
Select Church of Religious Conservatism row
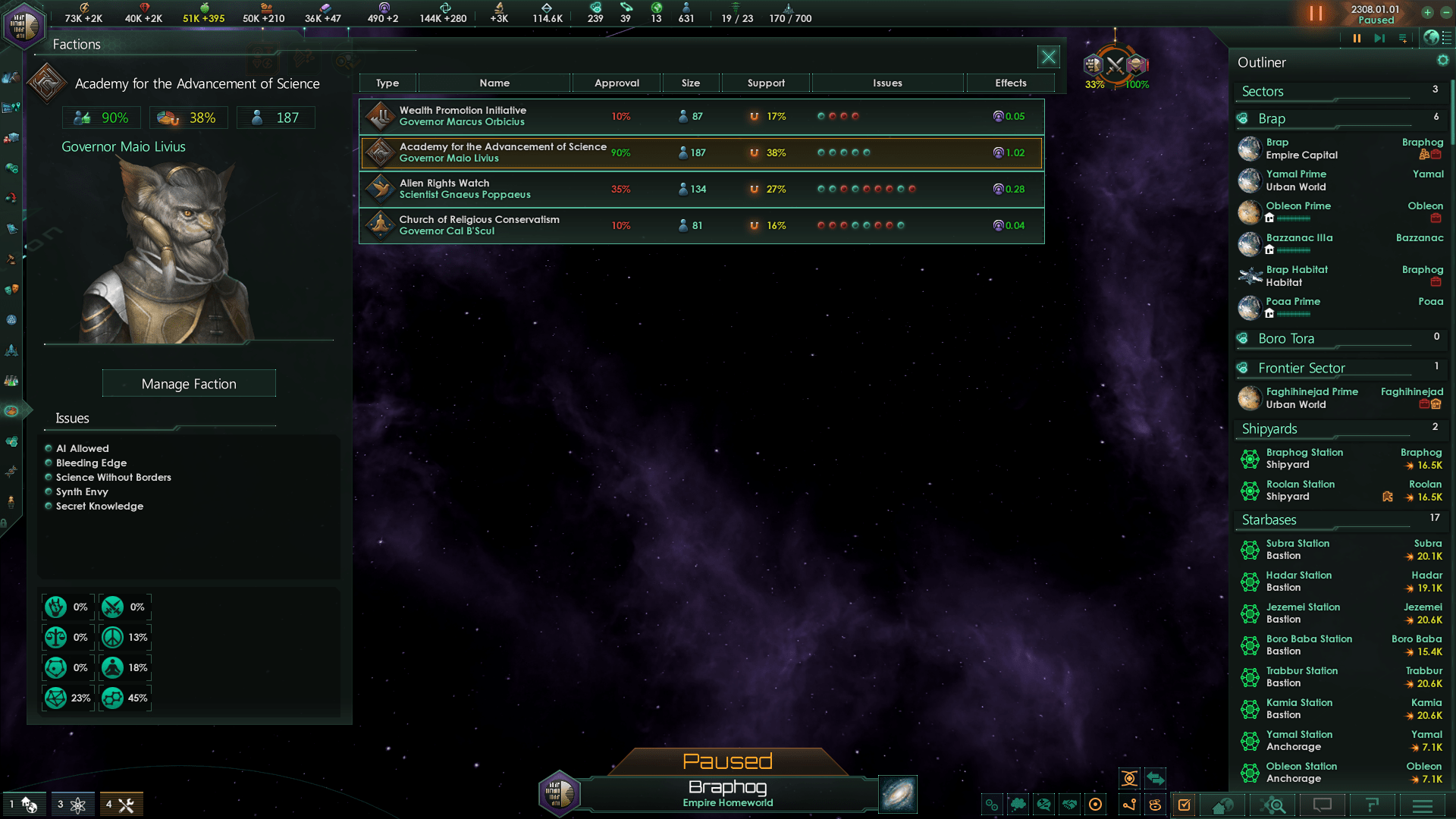[x=701, y=226]
